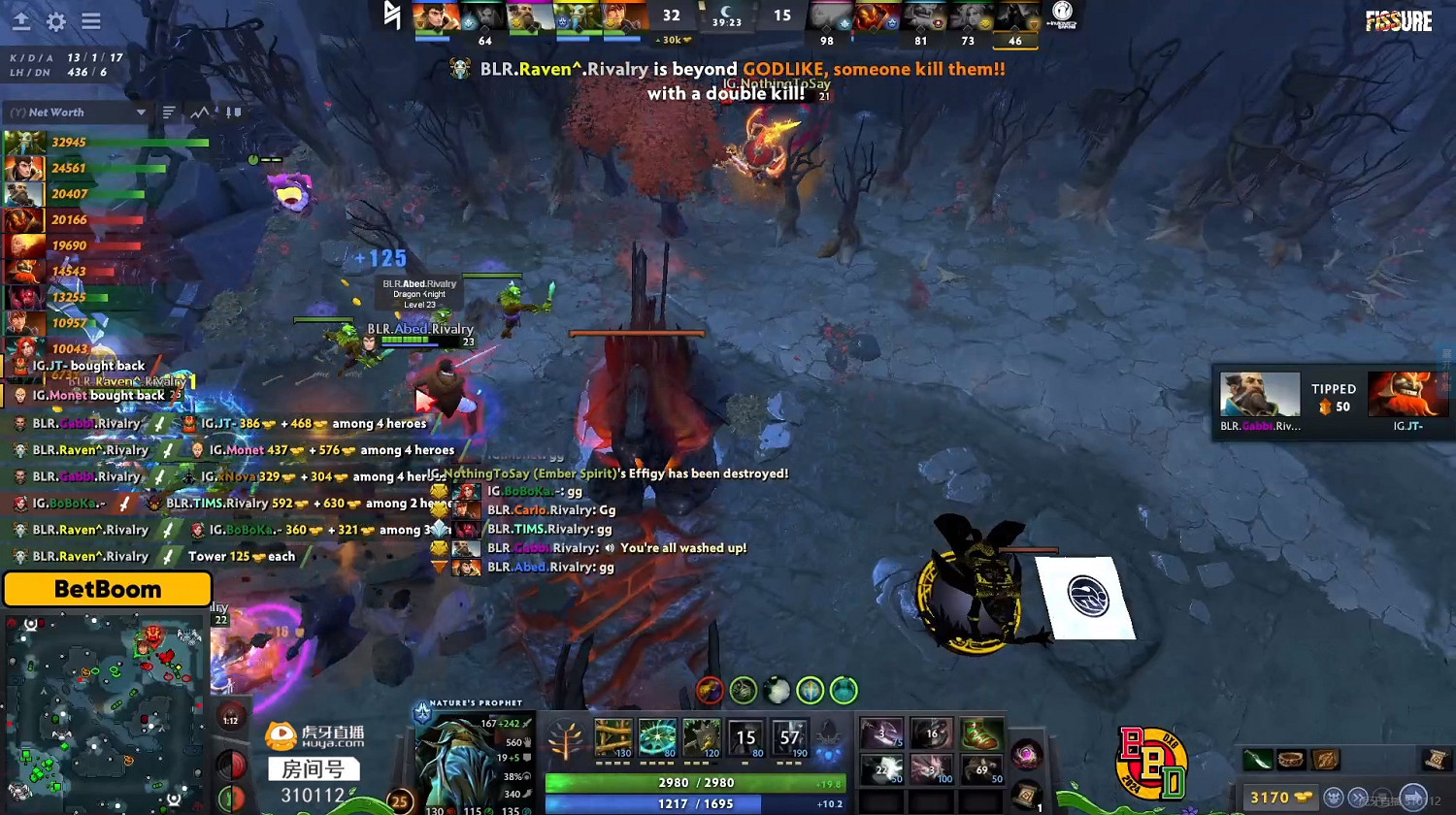Toggle the net worth graph view
The height and width of the screenshot is (815, 1456).
(x=200, y=112)
